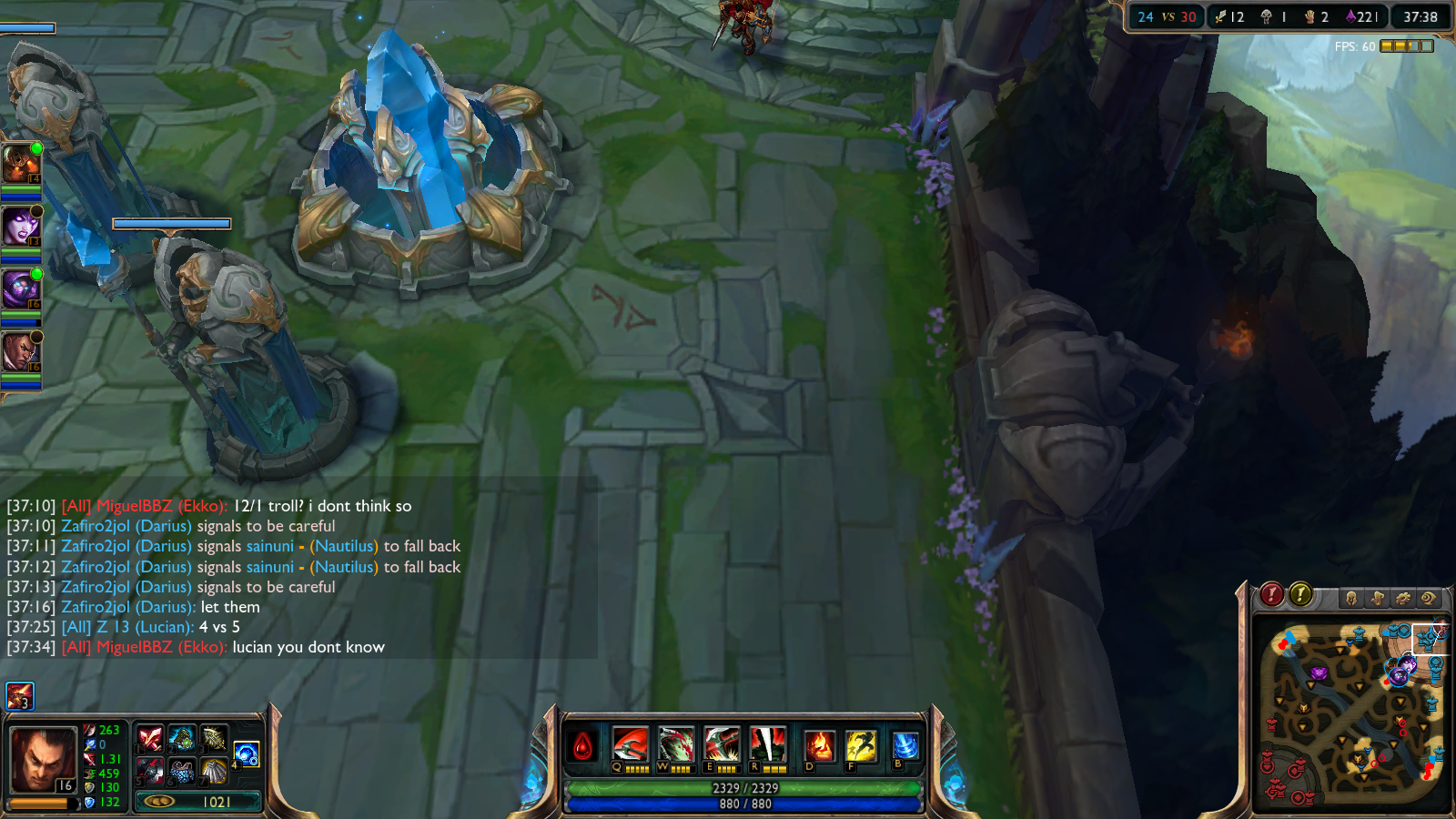This screenshot has width=1456, height=819.
Task: Trigger the Noxian Guillotine R ultimate
Action: click(x=767, y=744)
